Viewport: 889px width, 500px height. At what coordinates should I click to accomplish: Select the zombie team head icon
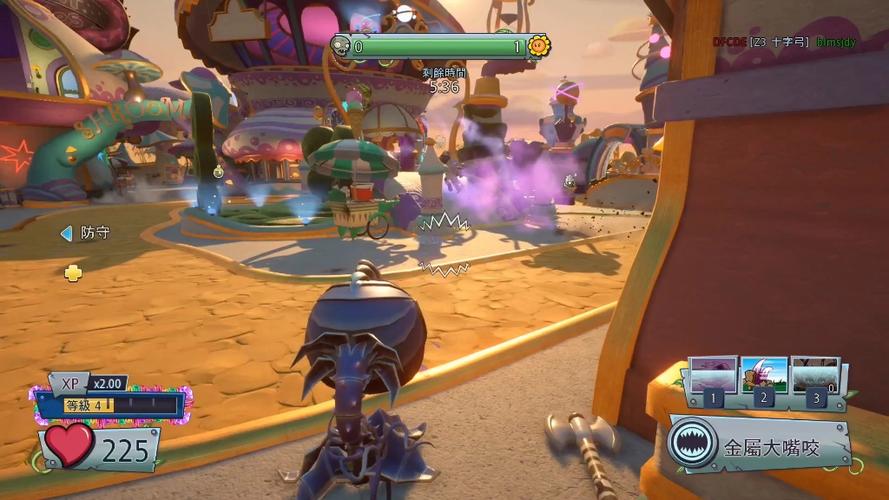click(341, 46)
